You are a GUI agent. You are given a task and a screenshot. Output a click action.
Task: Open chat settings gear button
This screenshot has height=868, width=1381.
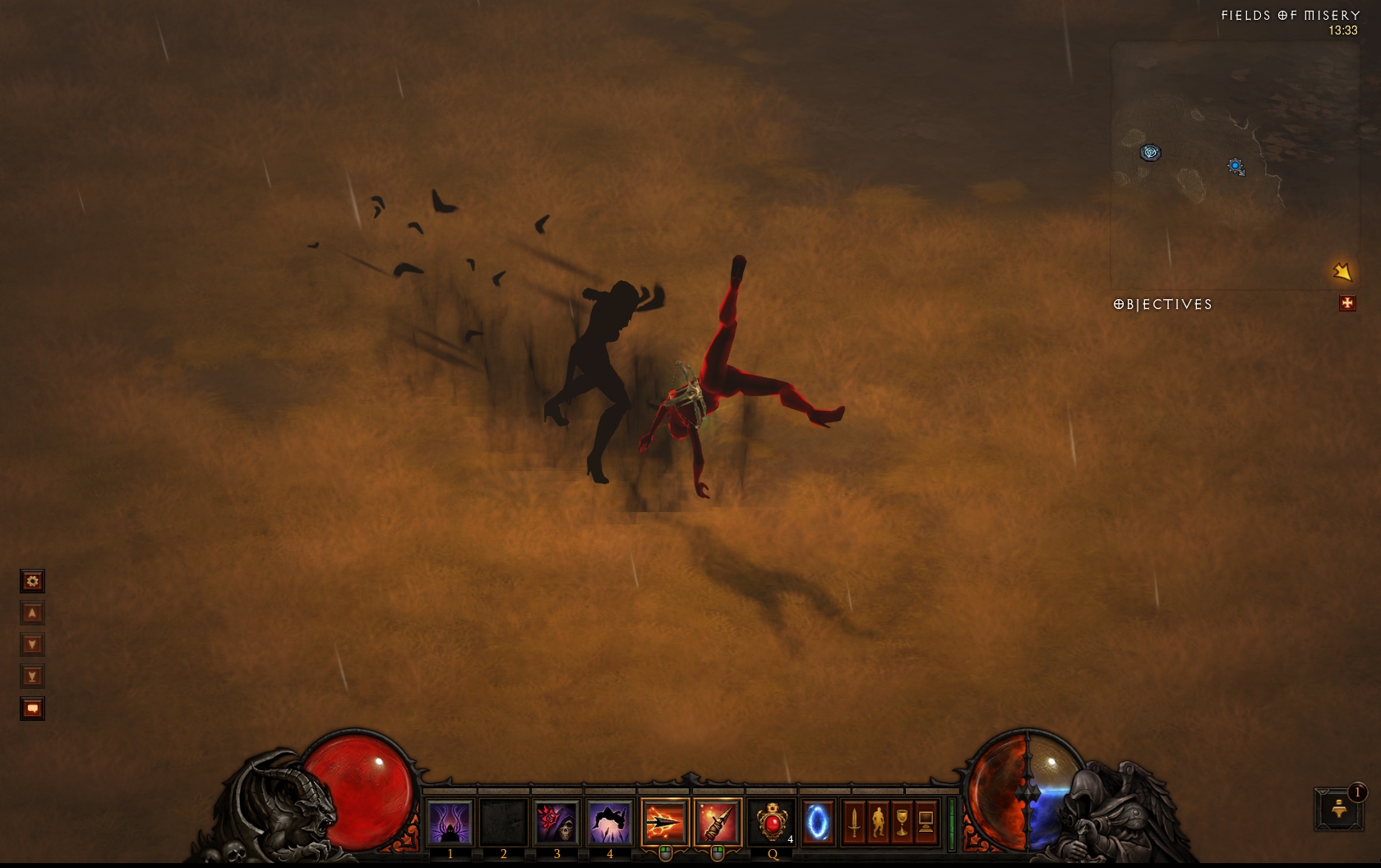pyautogui.click(x=32, y=581)
